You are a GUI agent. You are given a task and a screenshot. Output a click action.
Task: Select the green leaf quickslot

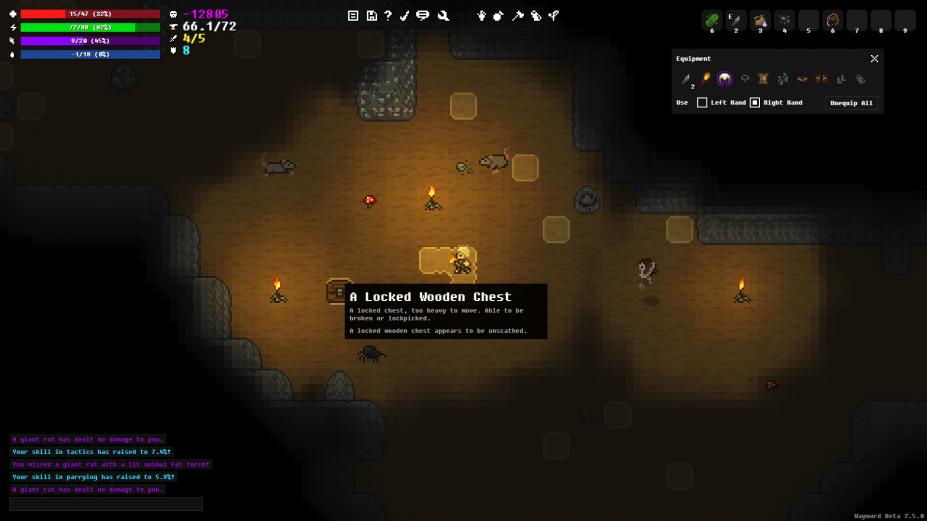click(712, 20)
